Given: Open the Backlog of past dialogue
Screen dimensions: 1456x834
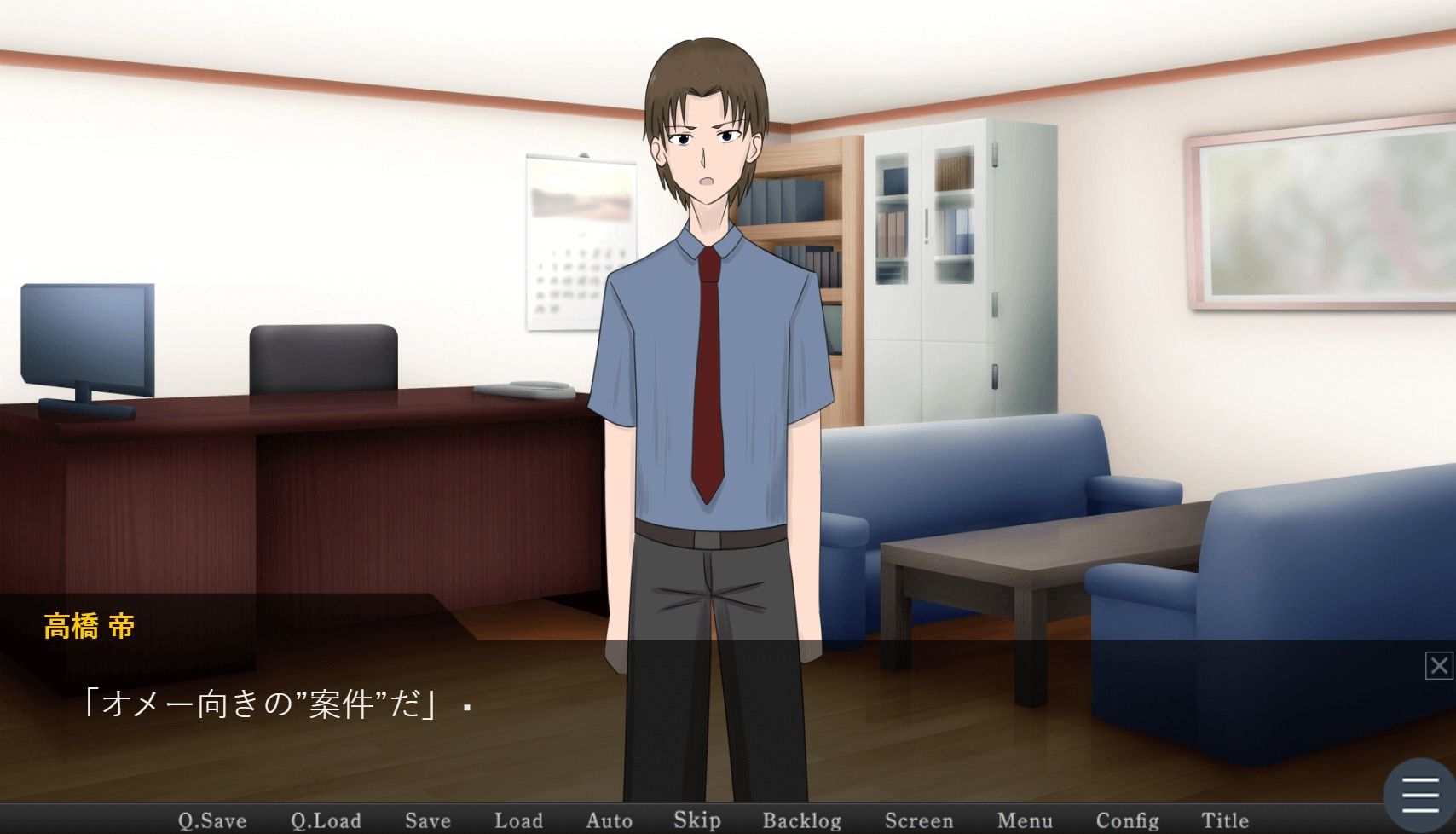Looking at the screenshot, I should (802, 820).
